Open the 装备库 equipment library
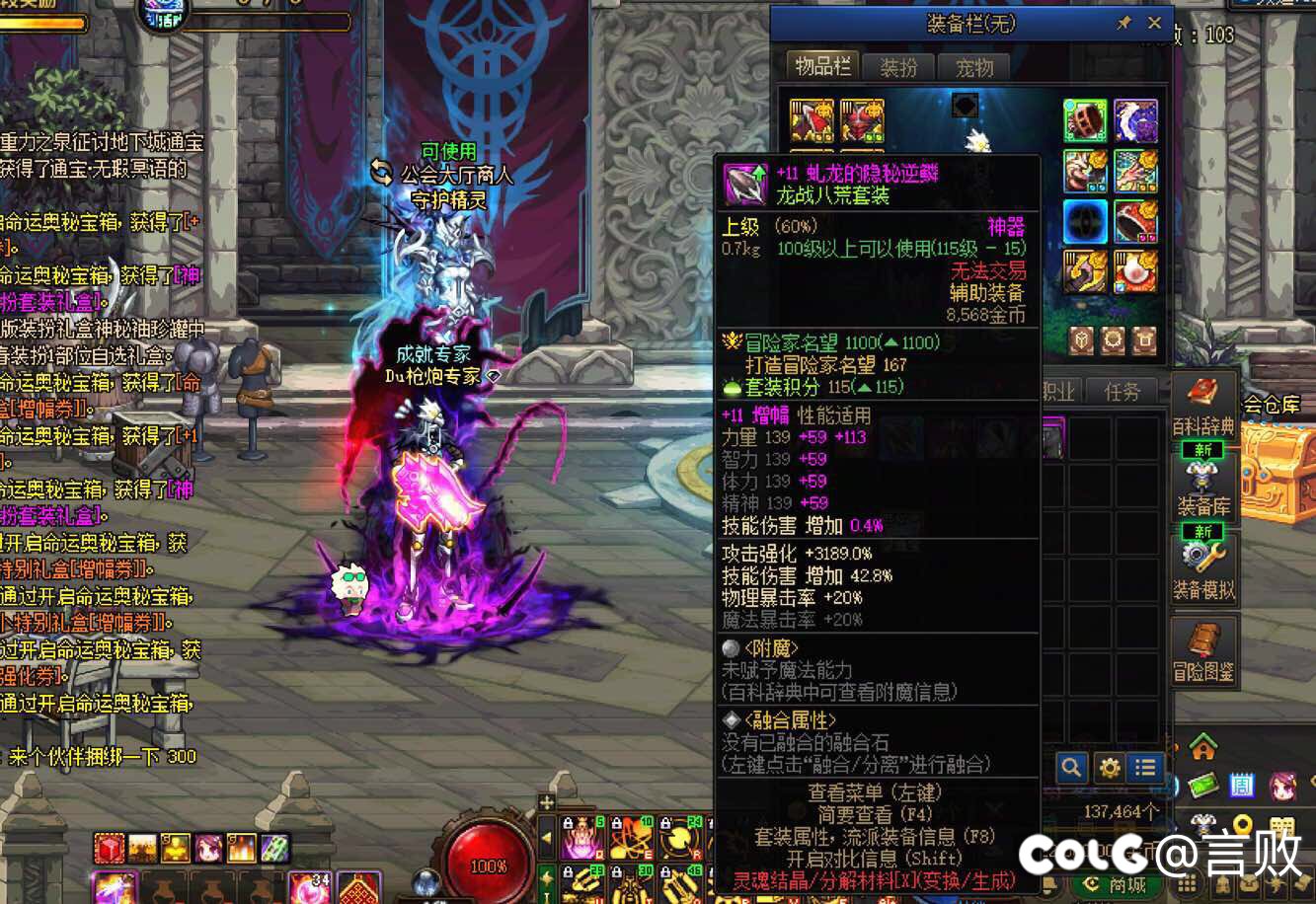Viewport: 1316px width, 904px height. [1203, 489]
